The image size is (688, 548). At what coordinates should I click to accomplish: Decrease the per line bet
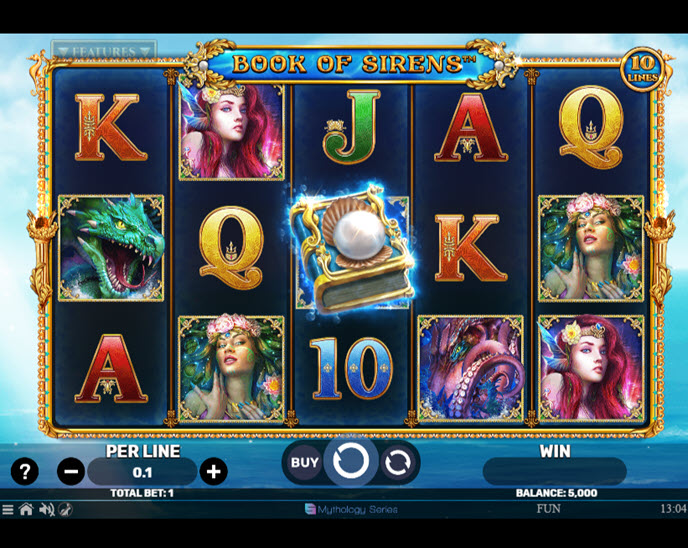pyautogui.click(x=71, y=472)
